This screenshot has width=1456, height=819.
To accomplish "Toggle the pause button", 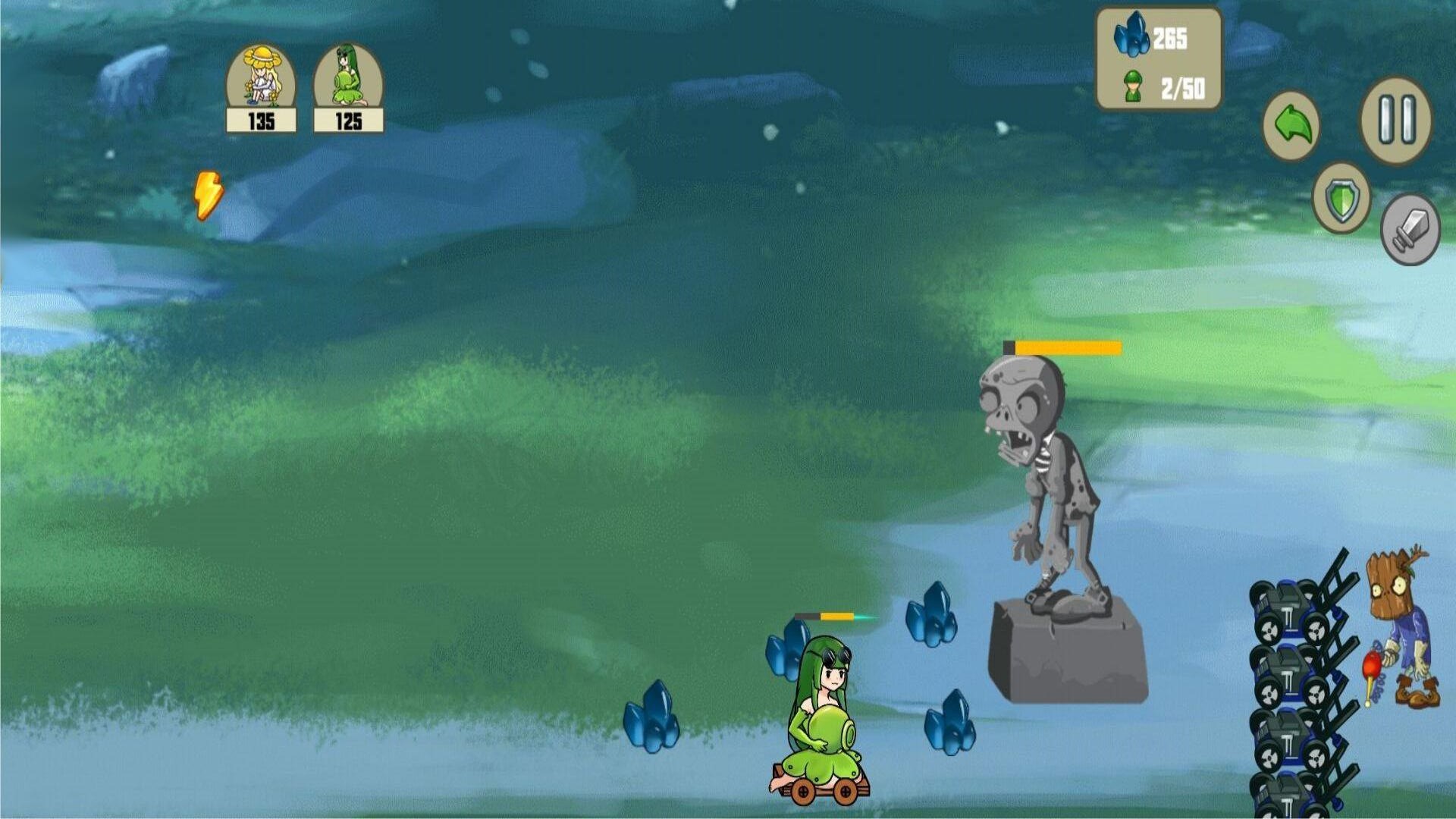I will click(1398, 121).
